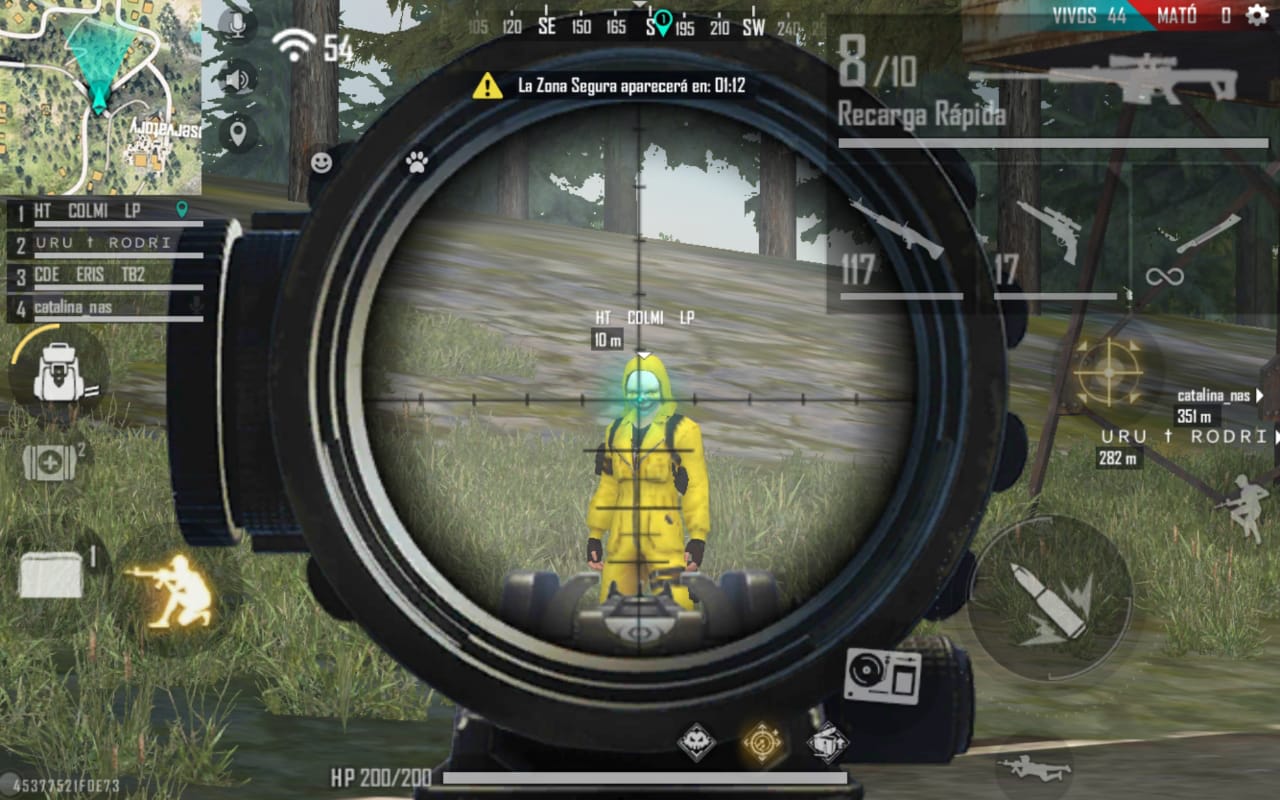Deploy the gloo wall item
Viewport: 1280px width, 800px height.
(x=53, y=575)
